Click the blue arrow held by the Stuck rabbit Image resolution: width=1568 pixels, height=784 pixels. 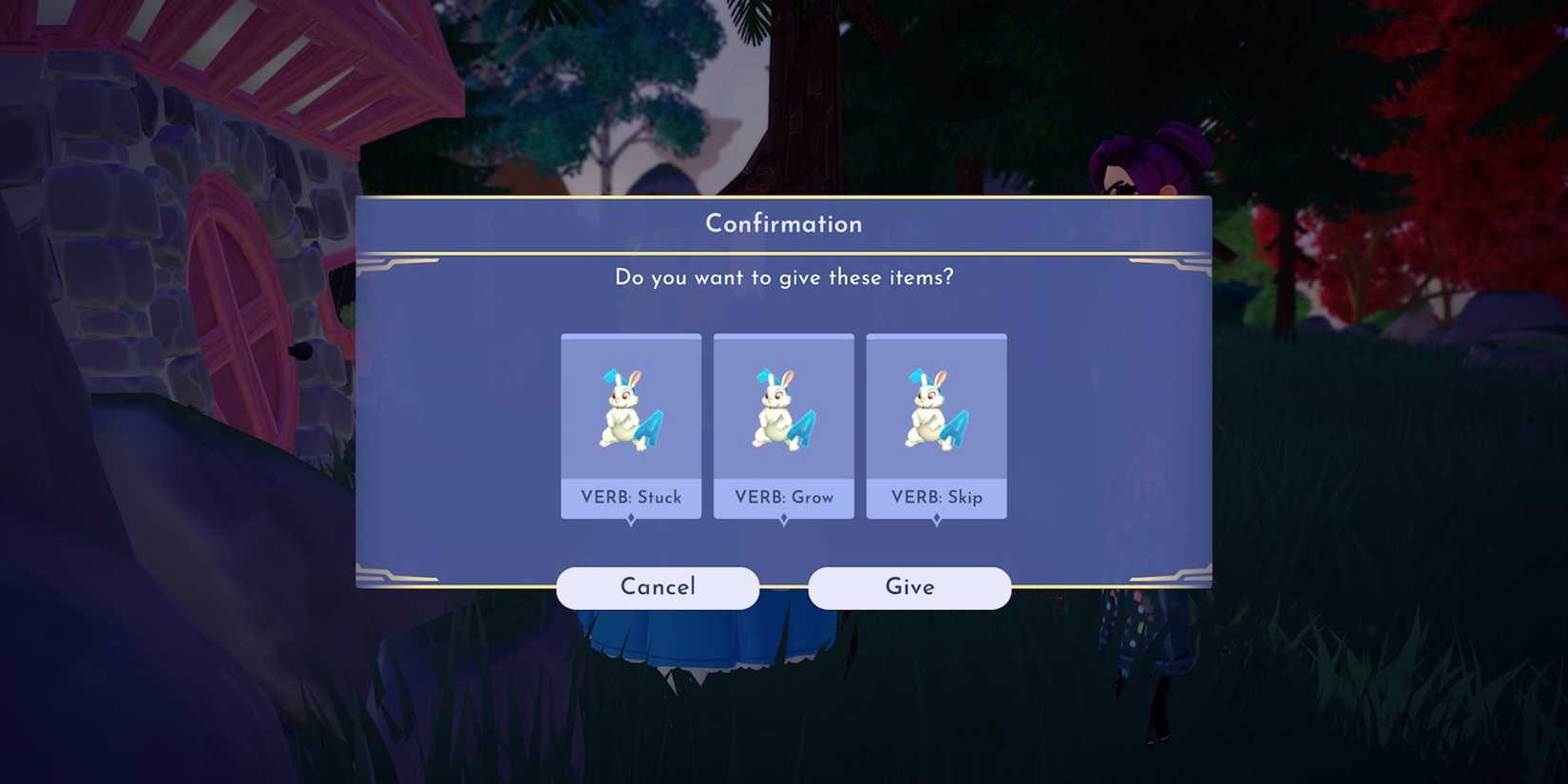point(651,428)
